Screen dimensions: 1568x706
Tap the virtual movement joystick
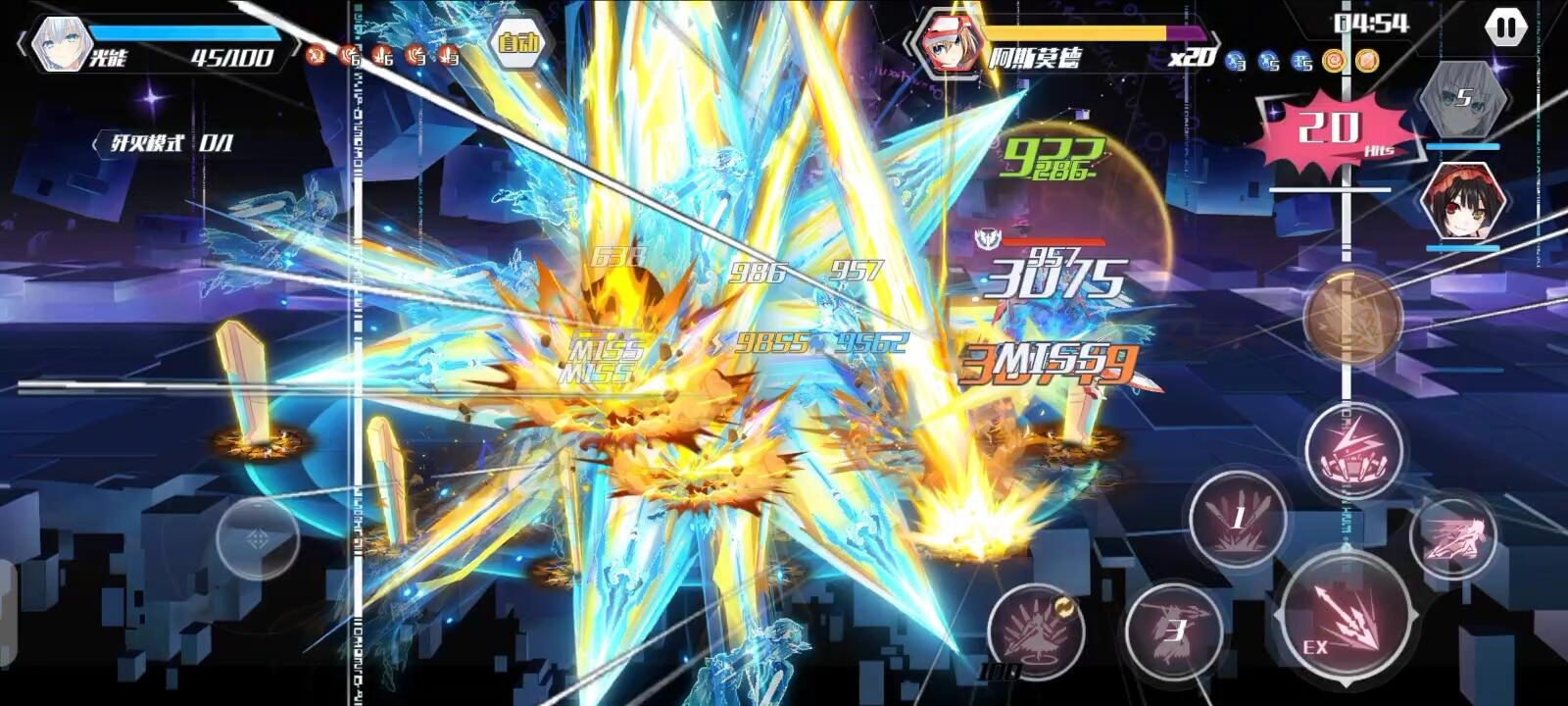(257, 538)
